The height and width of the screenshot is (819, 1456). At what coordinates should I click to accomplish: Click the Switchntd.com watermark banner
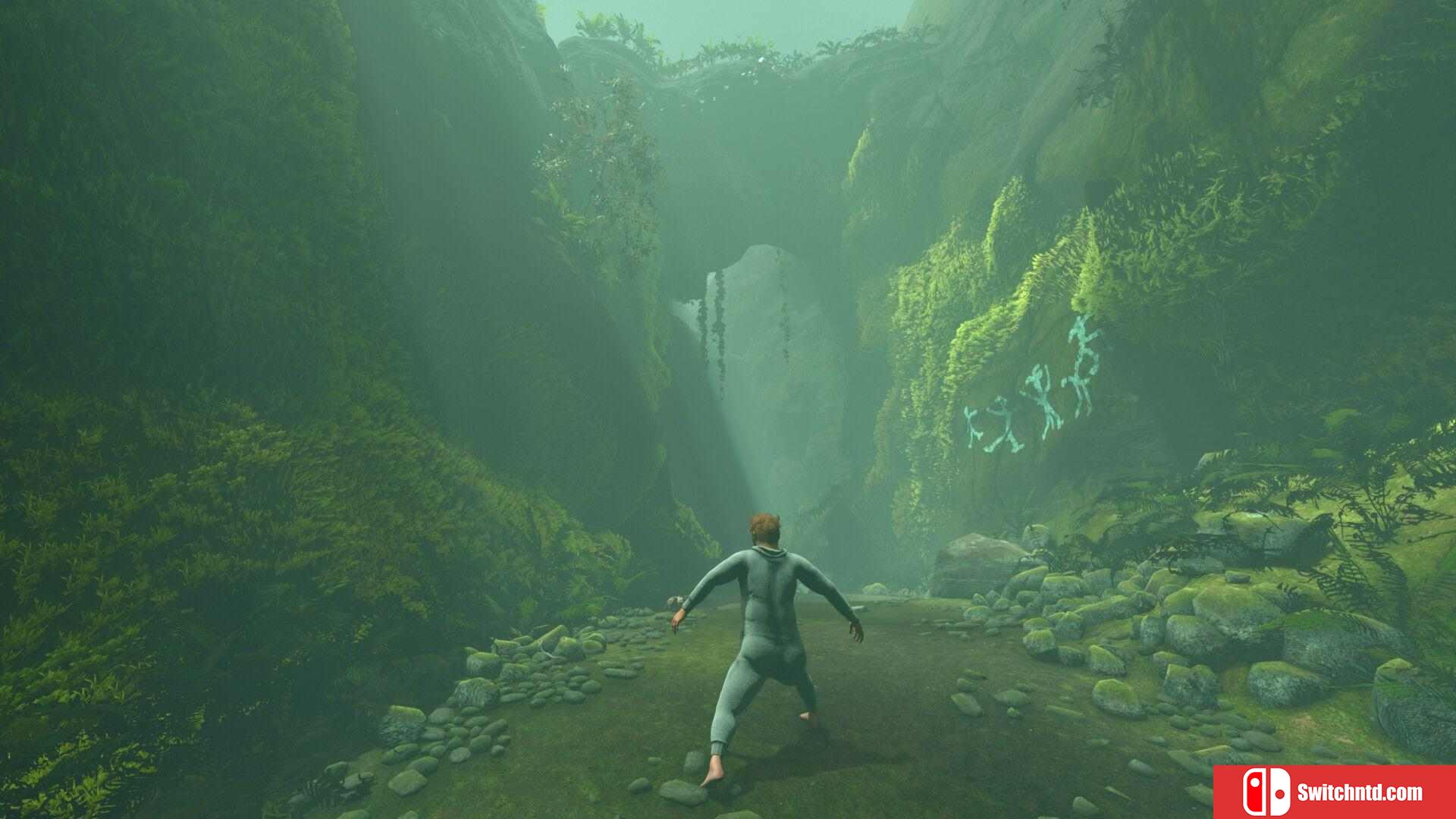1335,792
